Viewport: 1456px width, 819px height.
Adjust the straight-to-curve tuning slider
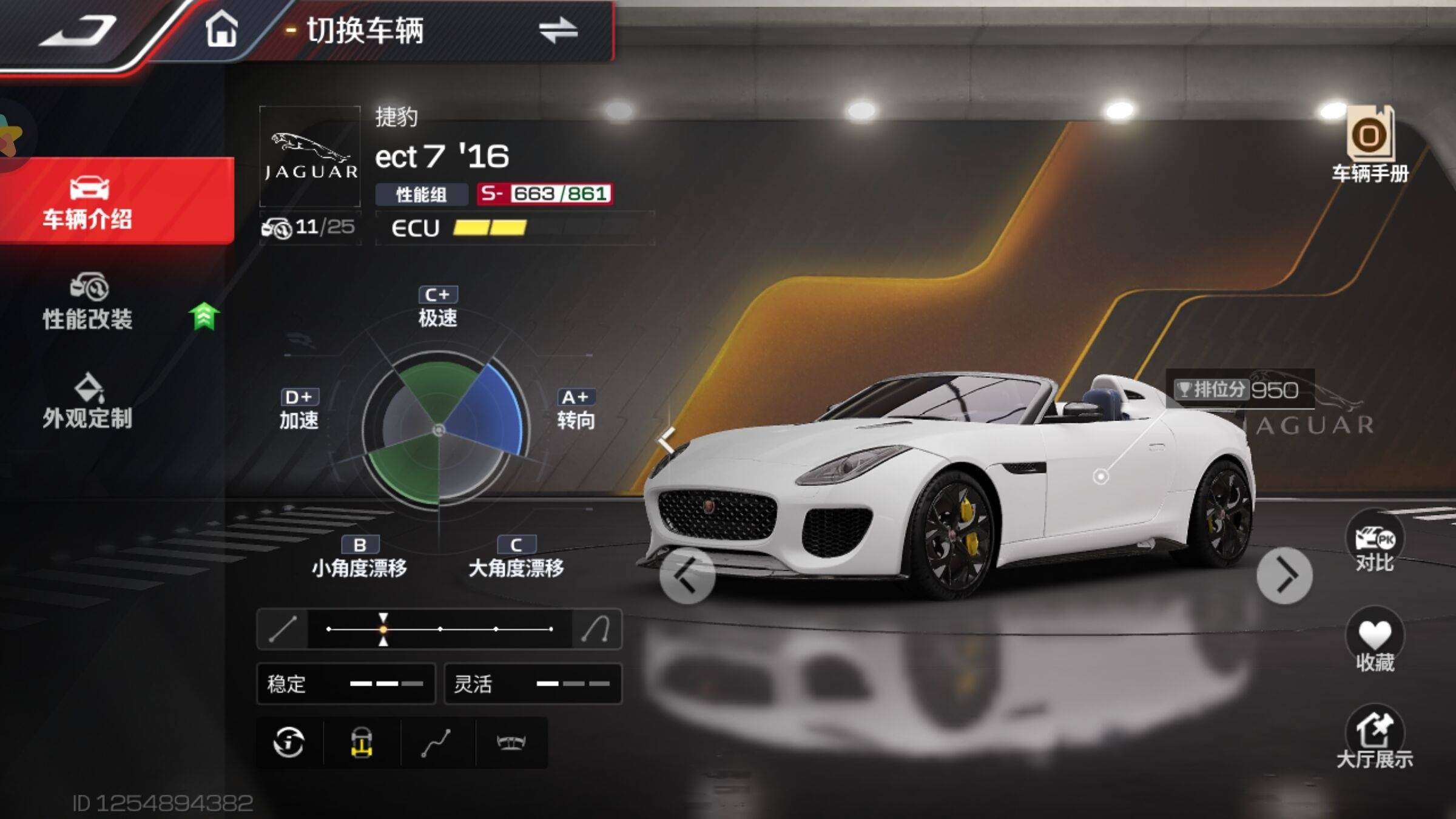[383, 629]
